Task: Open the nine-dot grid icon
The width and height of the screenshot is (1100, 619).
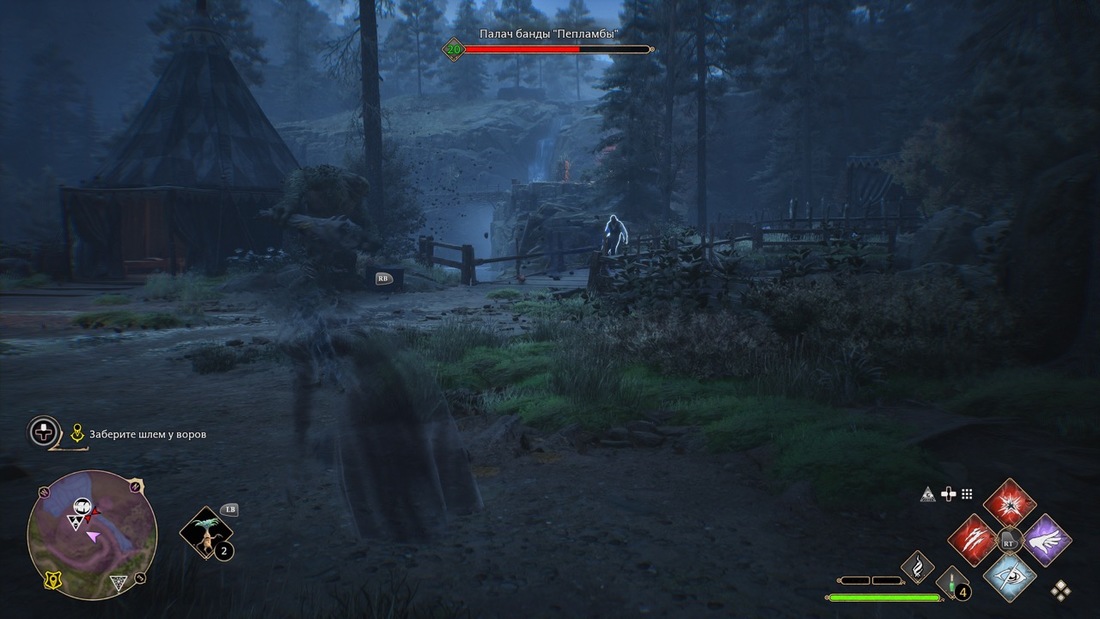Action: click(967, 494)
